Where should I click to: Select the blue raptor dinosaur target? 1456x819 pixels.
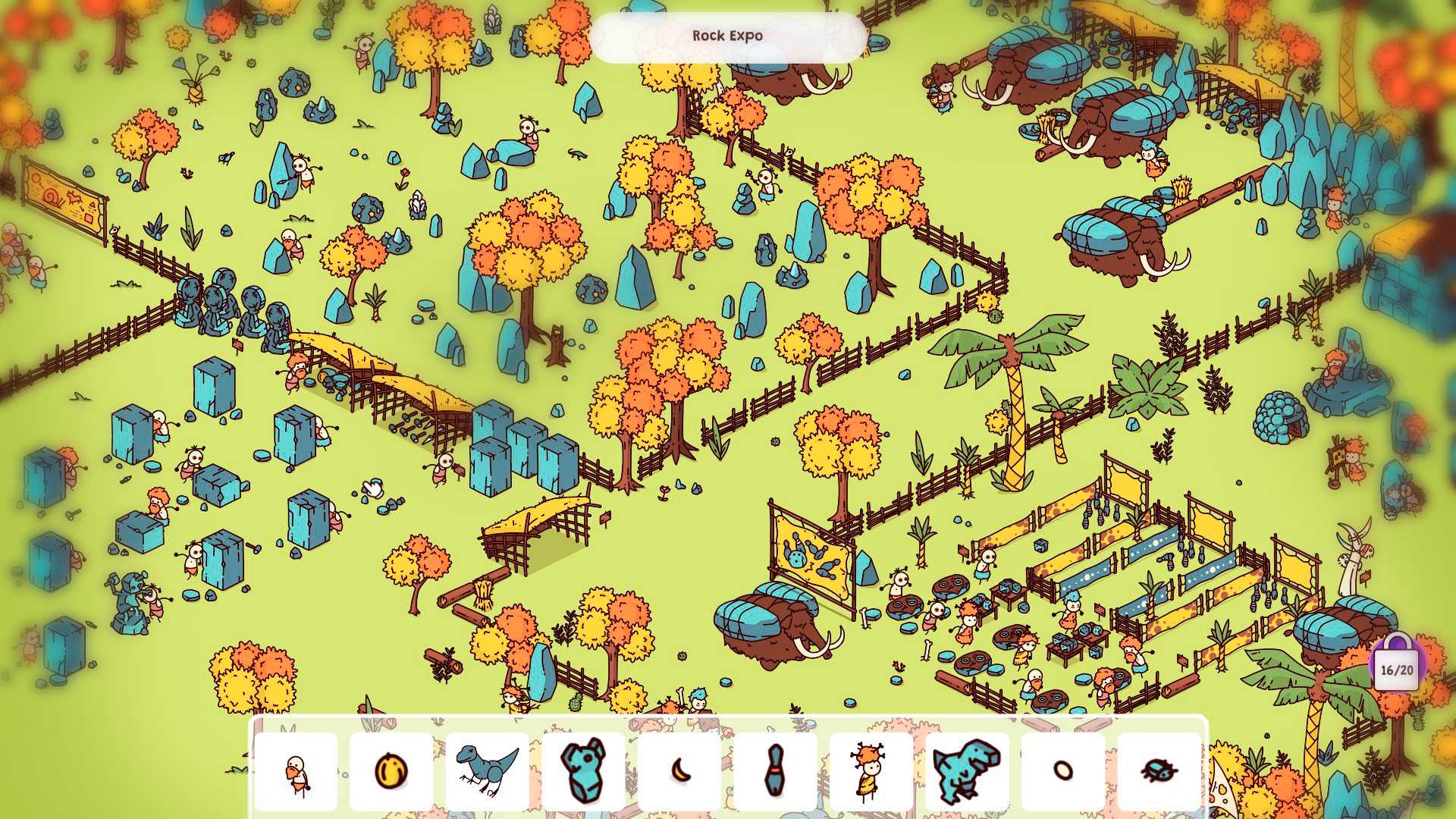(487, 771)
